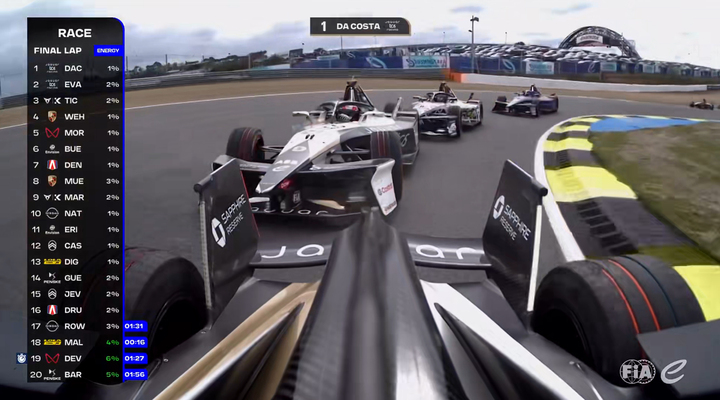Pick the DEV row in nineteenth
Viewport: 720px width, 400px height.
pos(76,357)
